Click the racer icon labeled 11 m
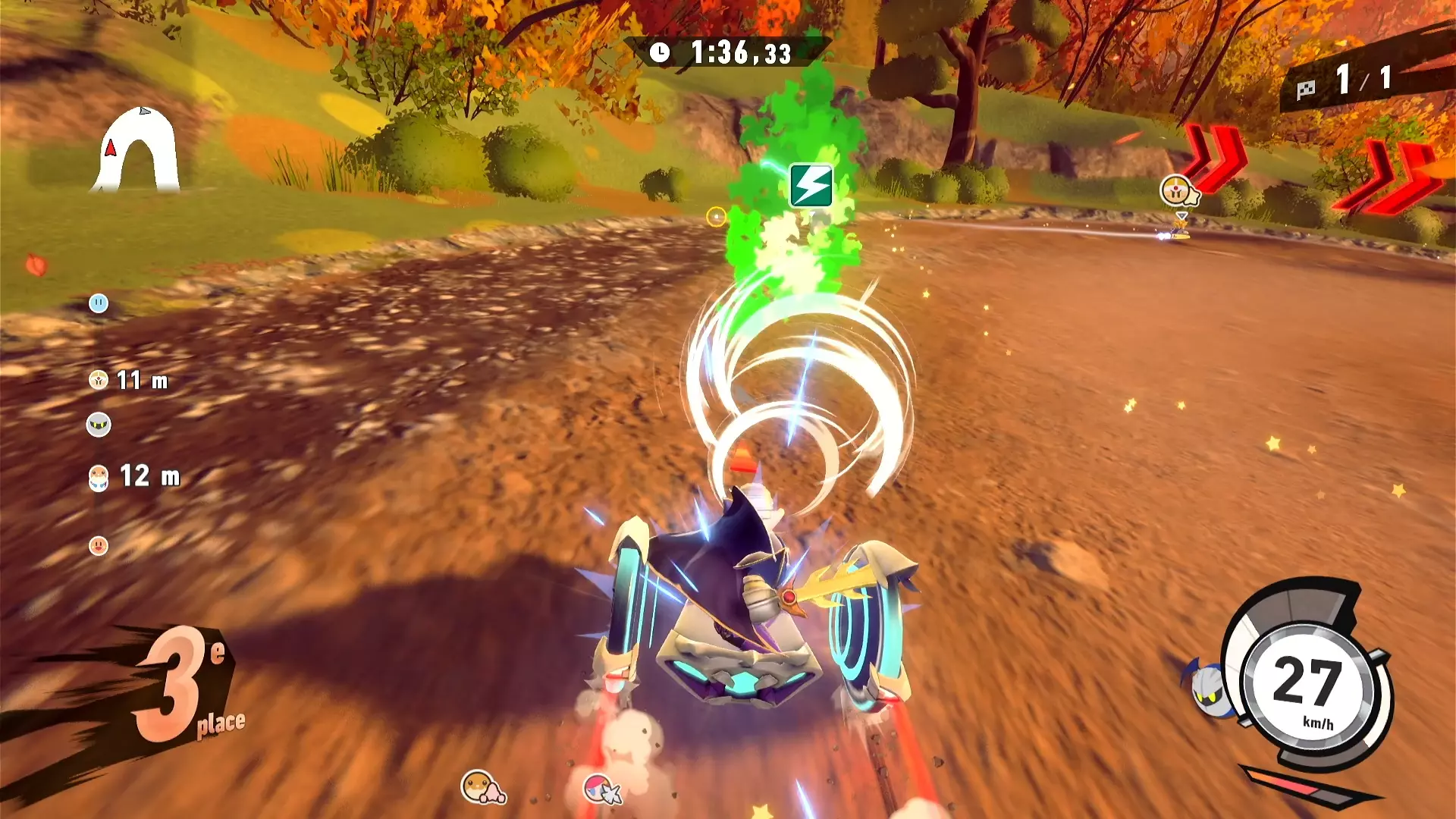 [99, 380]
